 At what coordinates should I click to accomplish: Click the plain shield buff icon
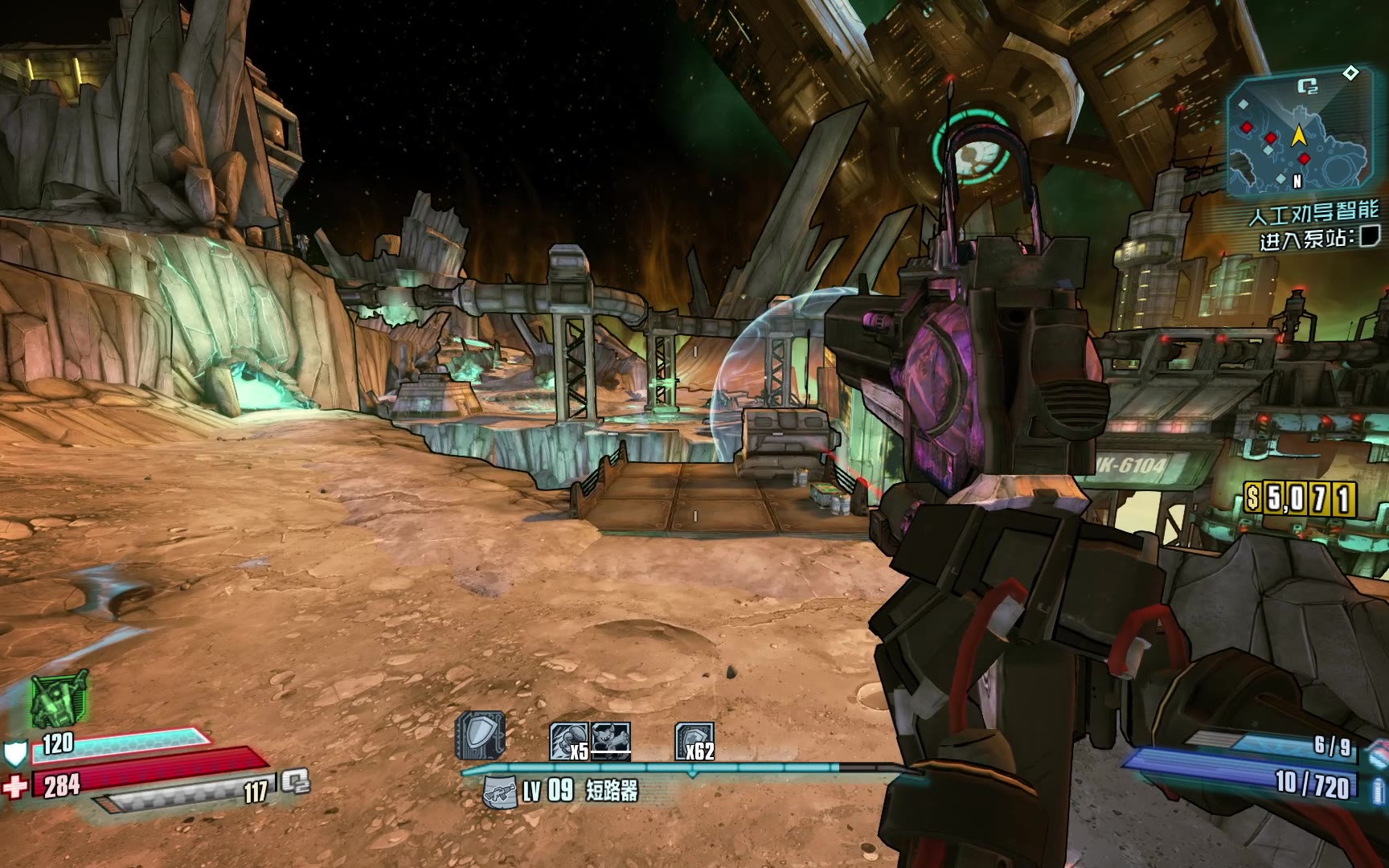481,735
